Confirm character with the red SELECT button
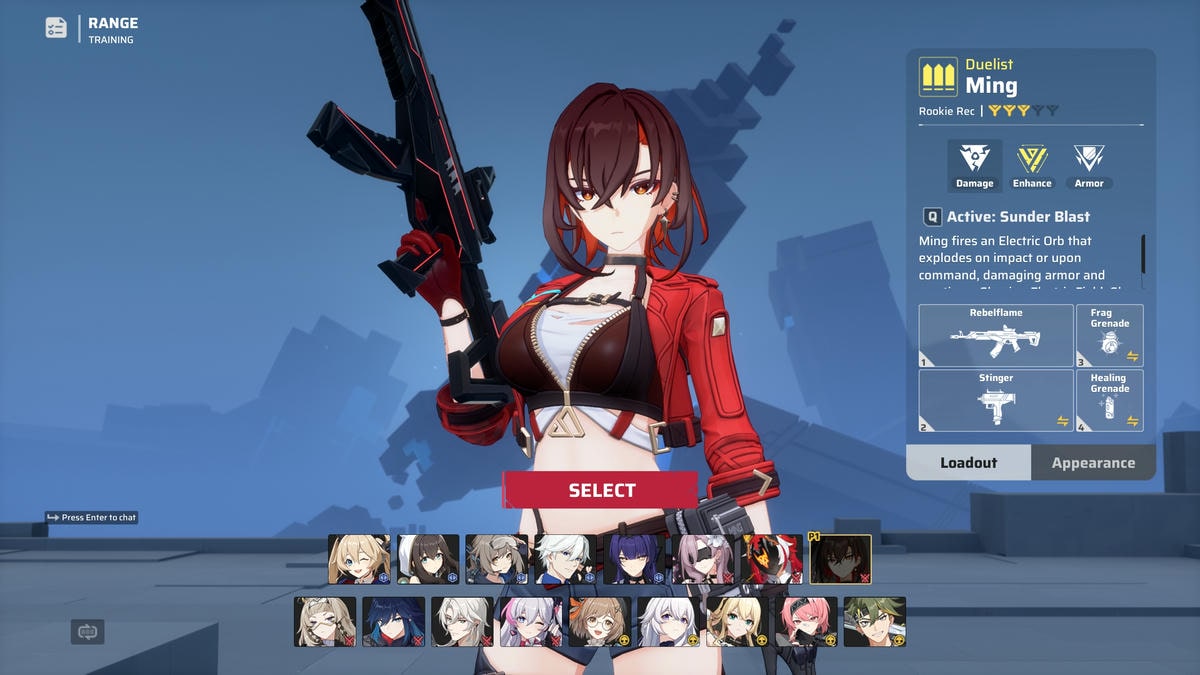 [600, 490]
